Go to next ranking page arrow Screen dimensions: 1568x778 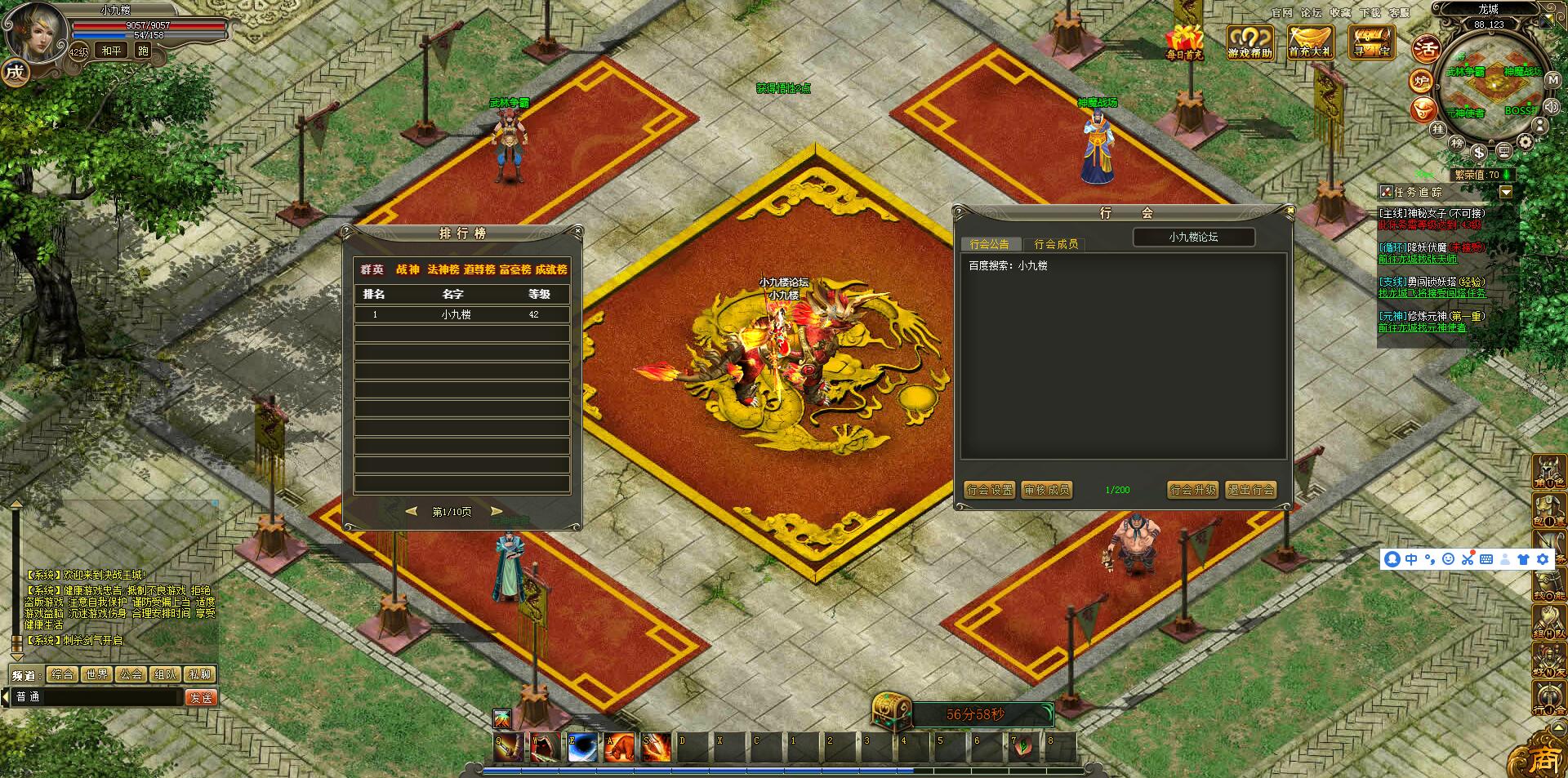pos(496,511)
